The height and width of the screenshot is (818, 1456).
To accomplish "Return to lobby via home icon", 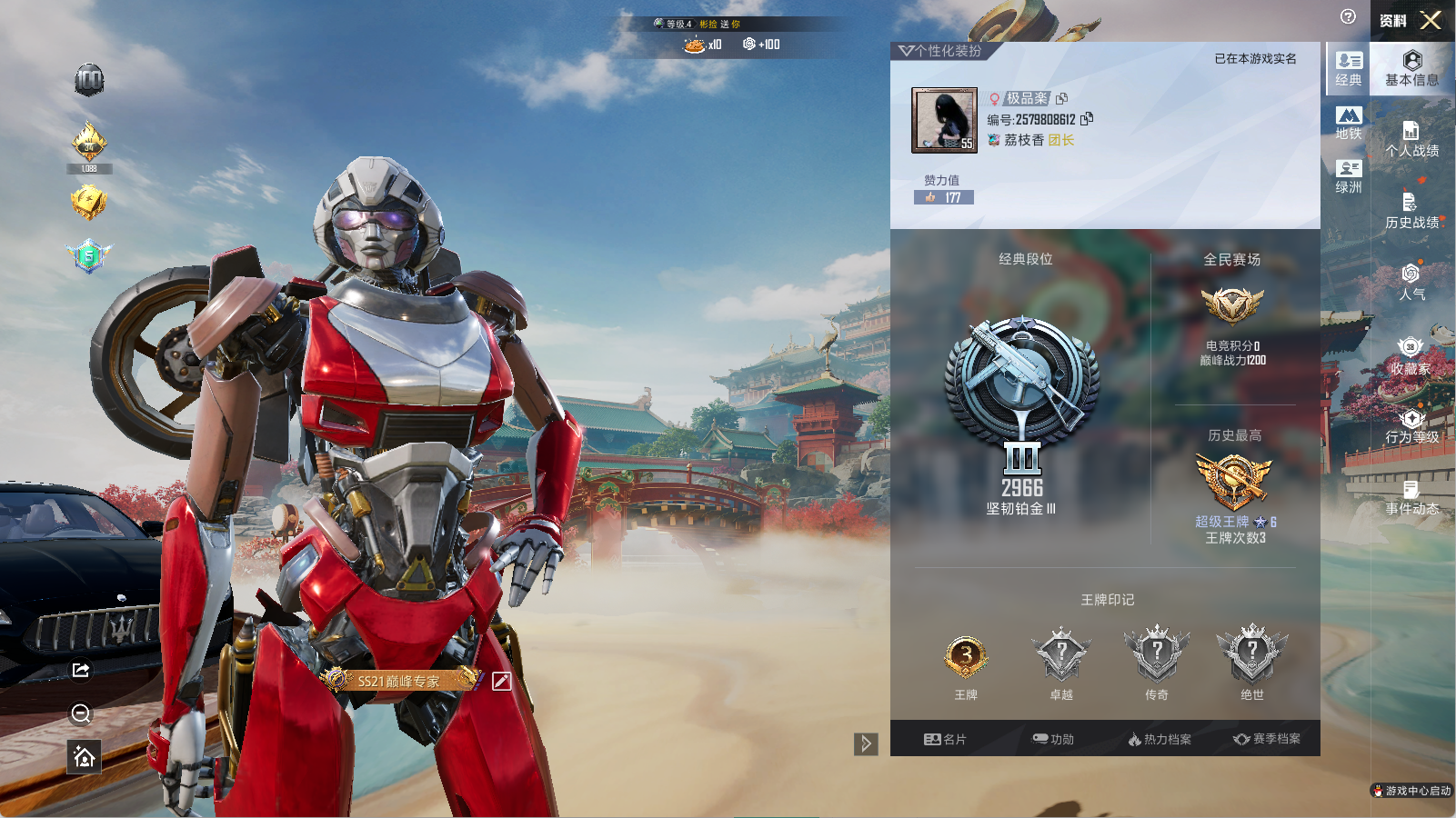I will 84,757.
